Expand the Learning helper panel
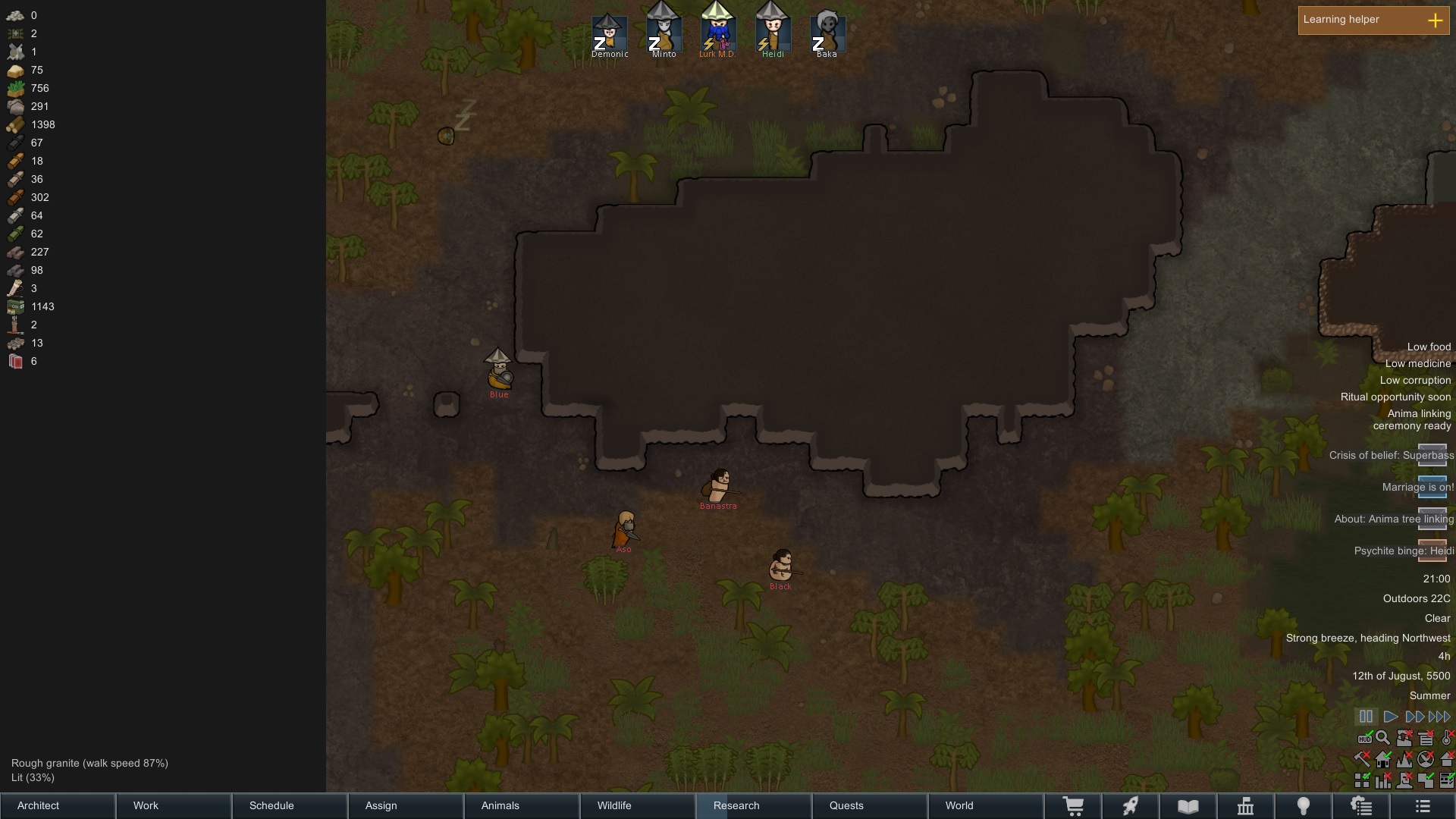Viewport: 1456px width, 819px height. (x=1435, y=20)
